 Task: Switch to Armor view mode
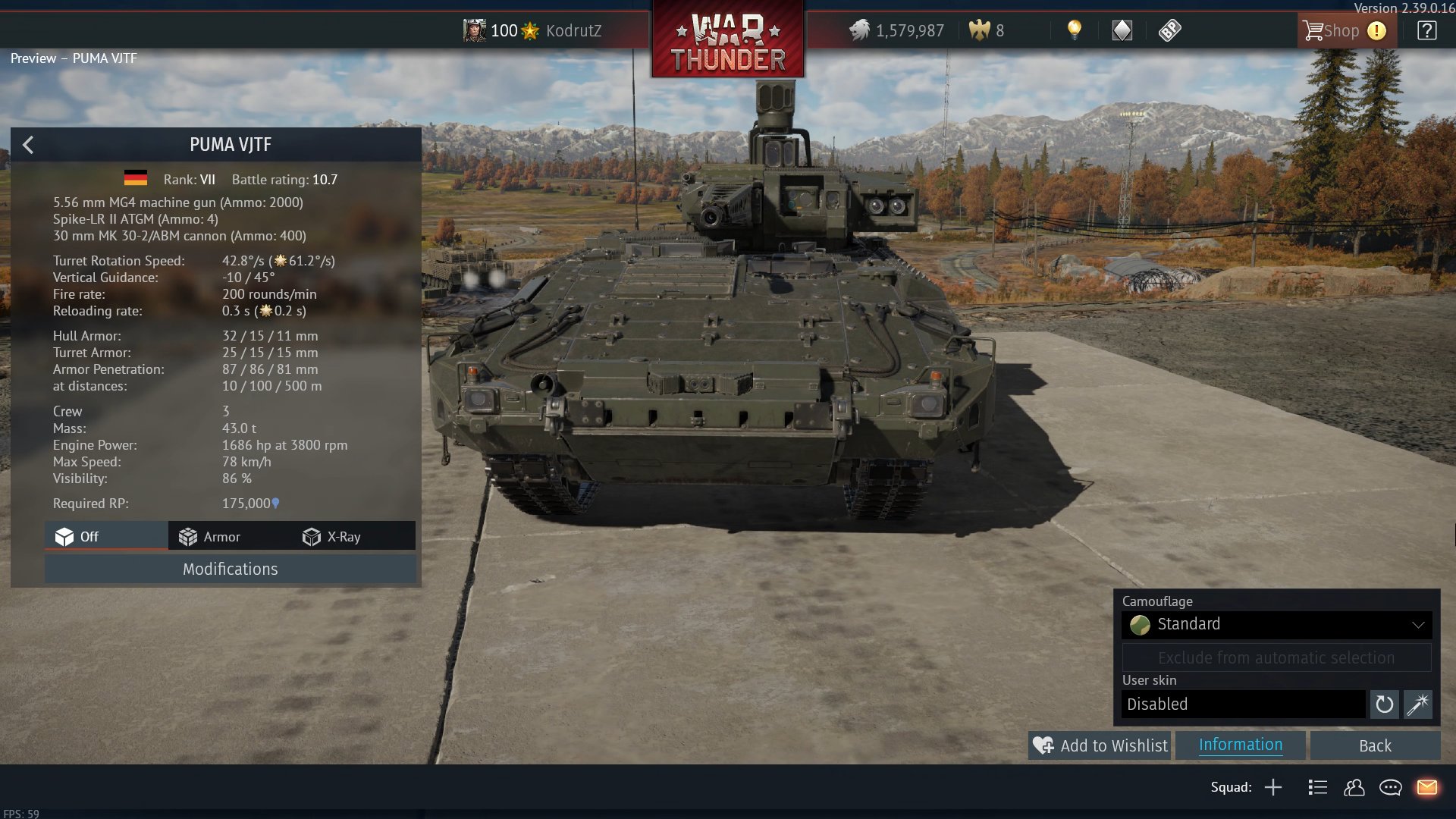pos(210,537)
